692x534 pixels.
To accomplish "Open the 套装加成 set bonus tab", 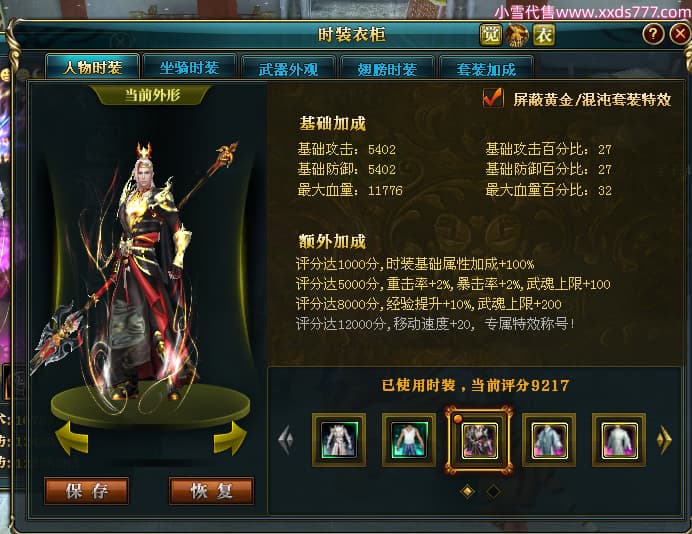I will [x=485, y=69].
